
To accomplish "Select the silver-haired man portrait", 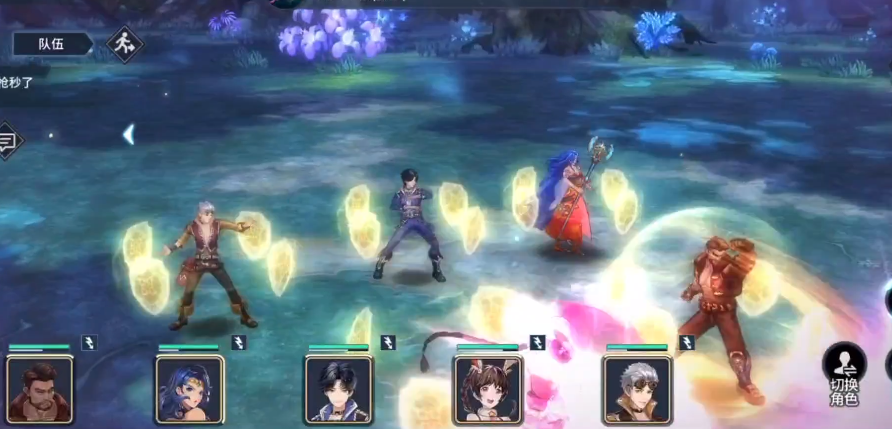I will (637, 390).
